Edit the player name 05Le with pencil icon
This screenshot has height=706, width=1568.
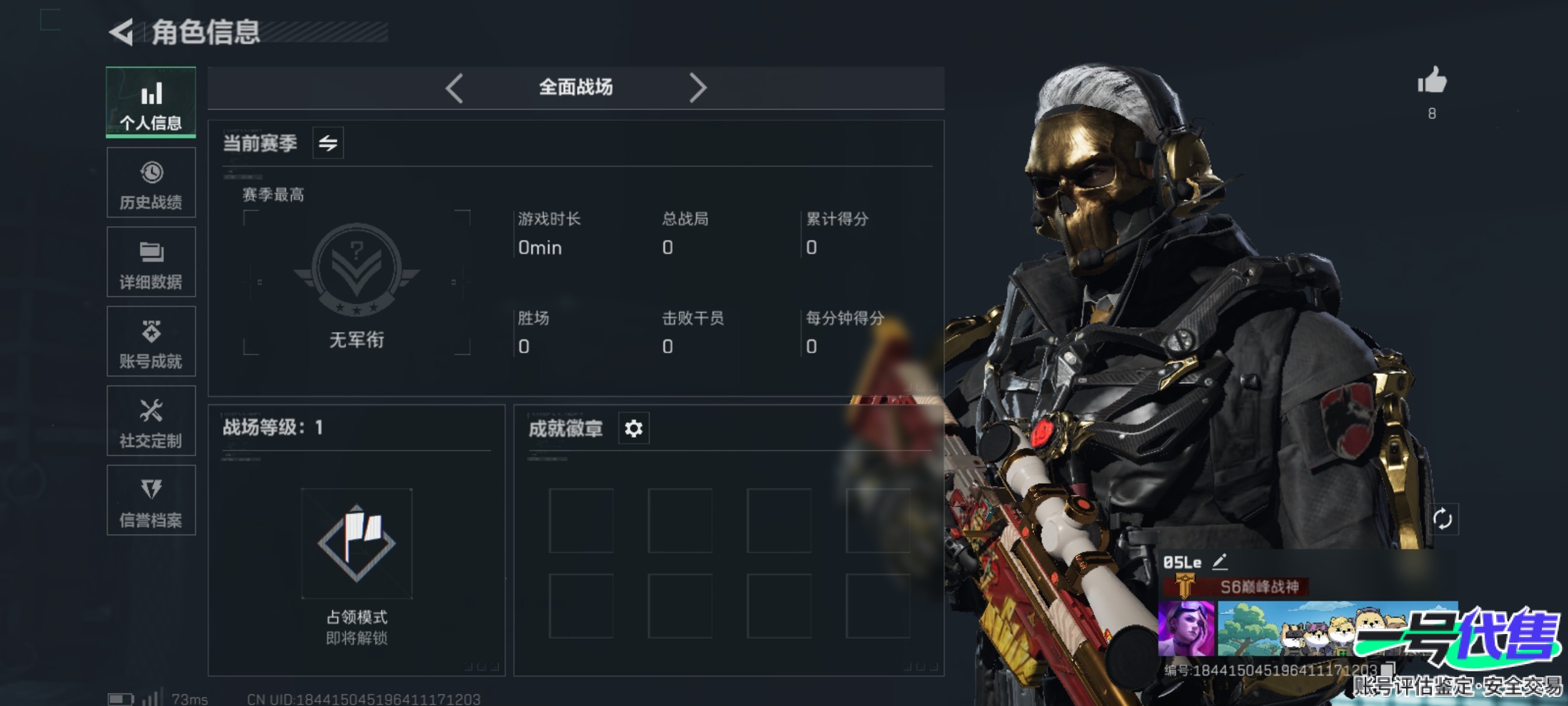point(1219,562)
